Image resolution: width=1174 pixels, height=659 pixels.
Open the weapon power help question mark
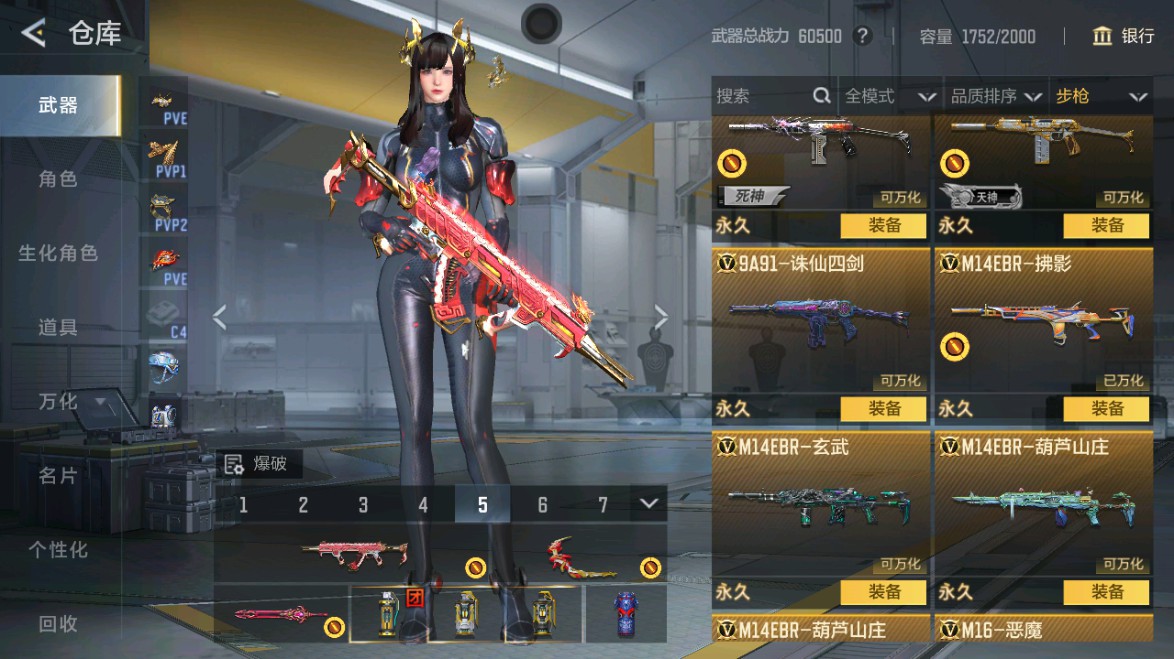[x=863, y=36]
